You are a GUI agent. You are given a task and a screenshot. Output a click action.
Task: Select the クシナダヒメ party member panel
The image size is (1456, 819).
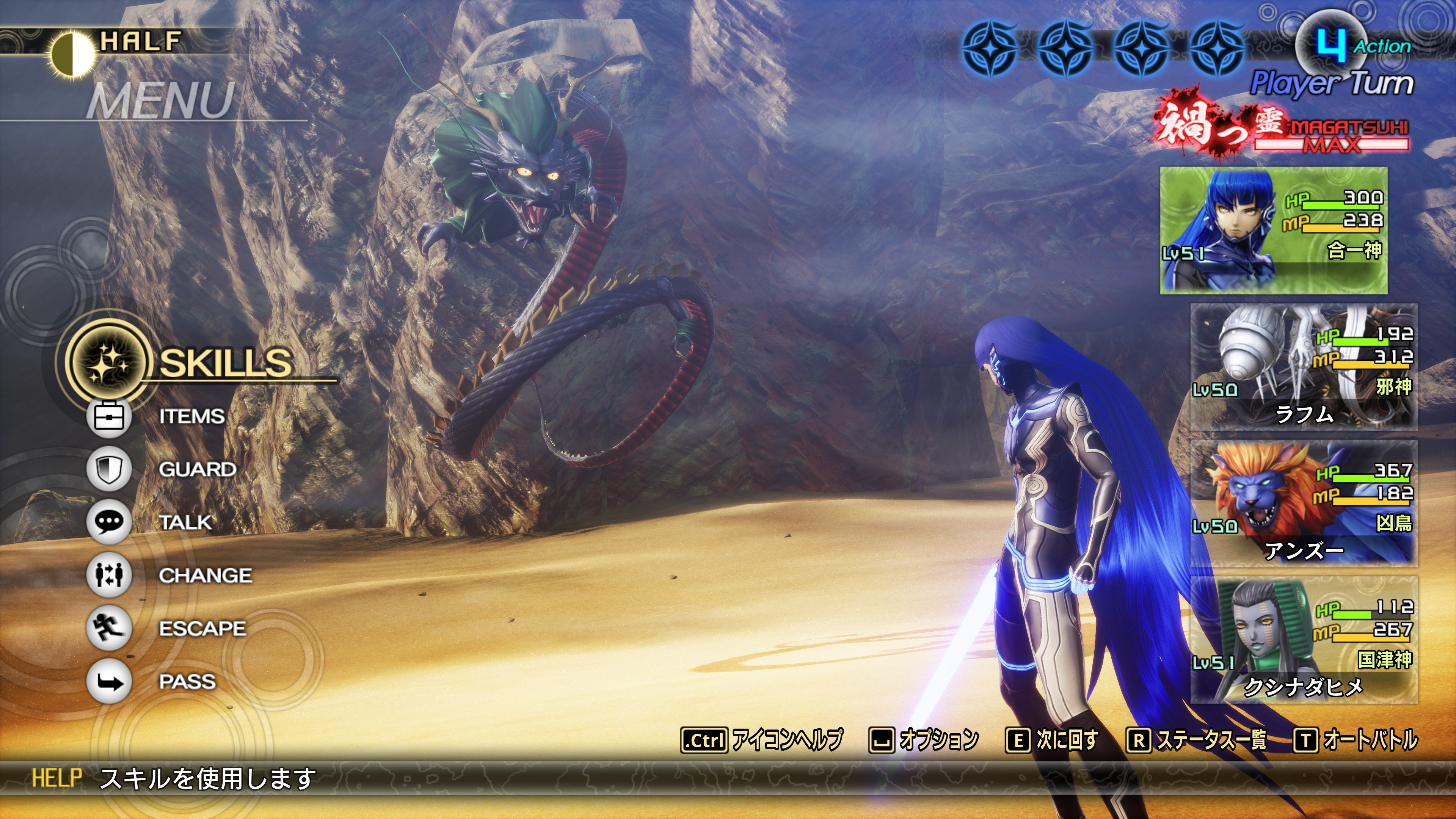click(x=1304, y=640)
